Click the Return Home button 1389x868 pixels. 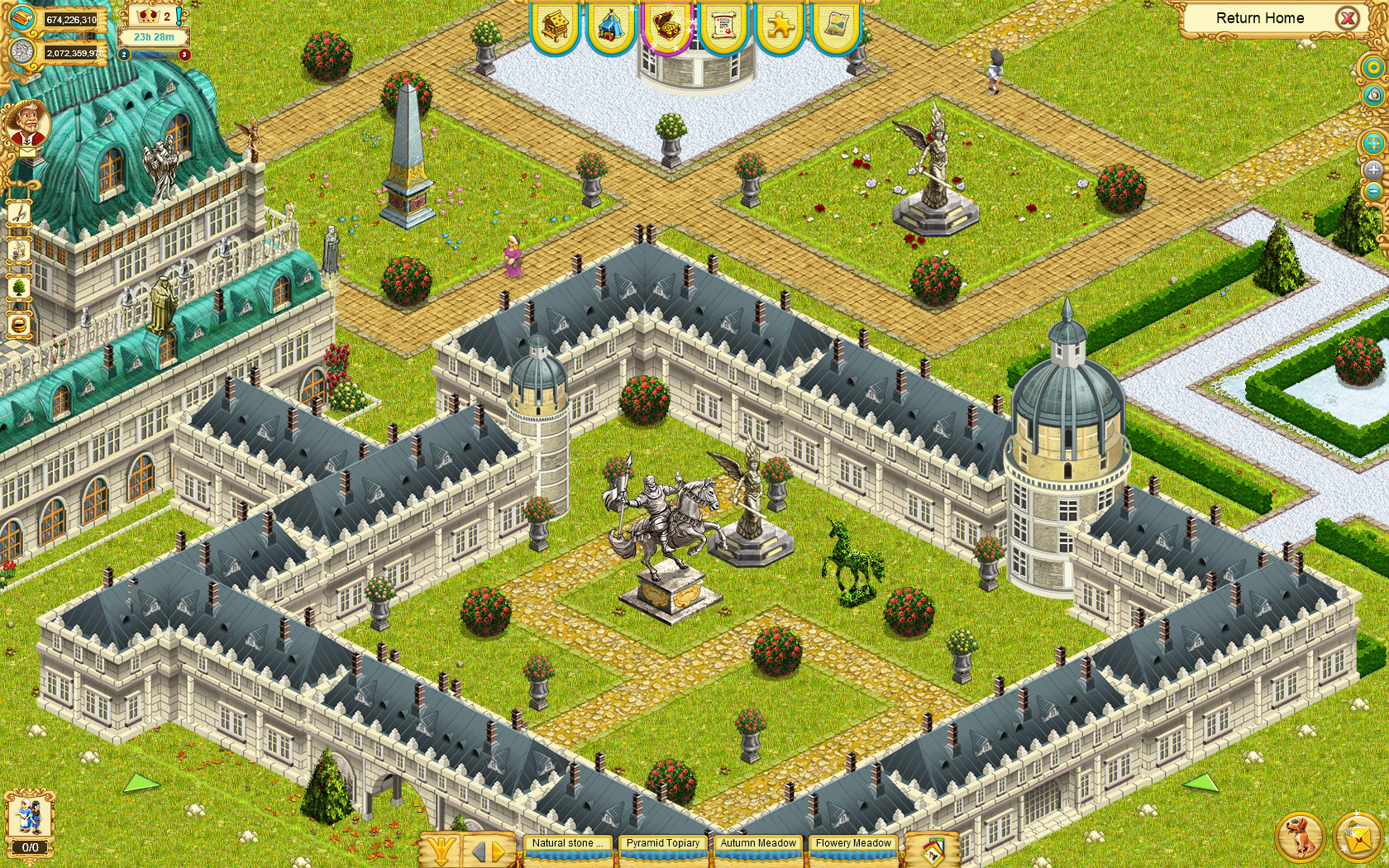(x=1259, y=17)
